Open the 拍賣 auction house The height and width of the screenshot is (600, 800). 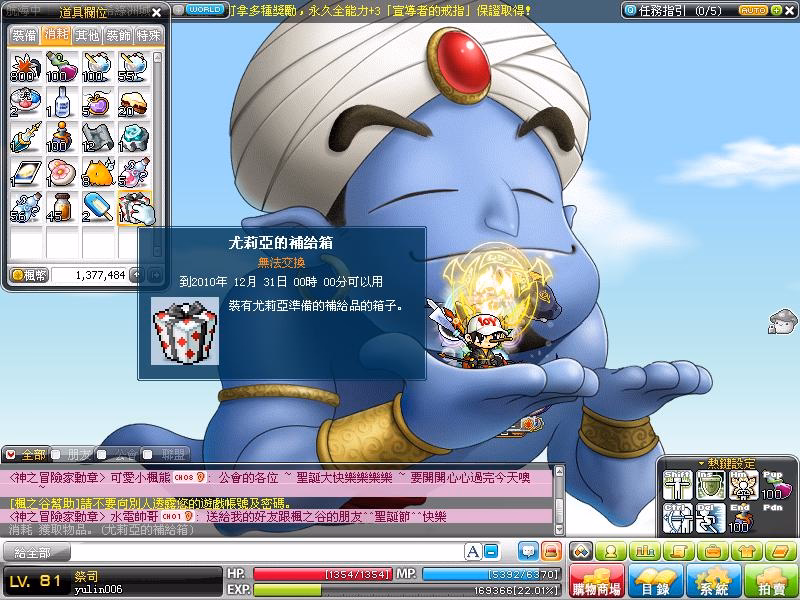[769, 582]
